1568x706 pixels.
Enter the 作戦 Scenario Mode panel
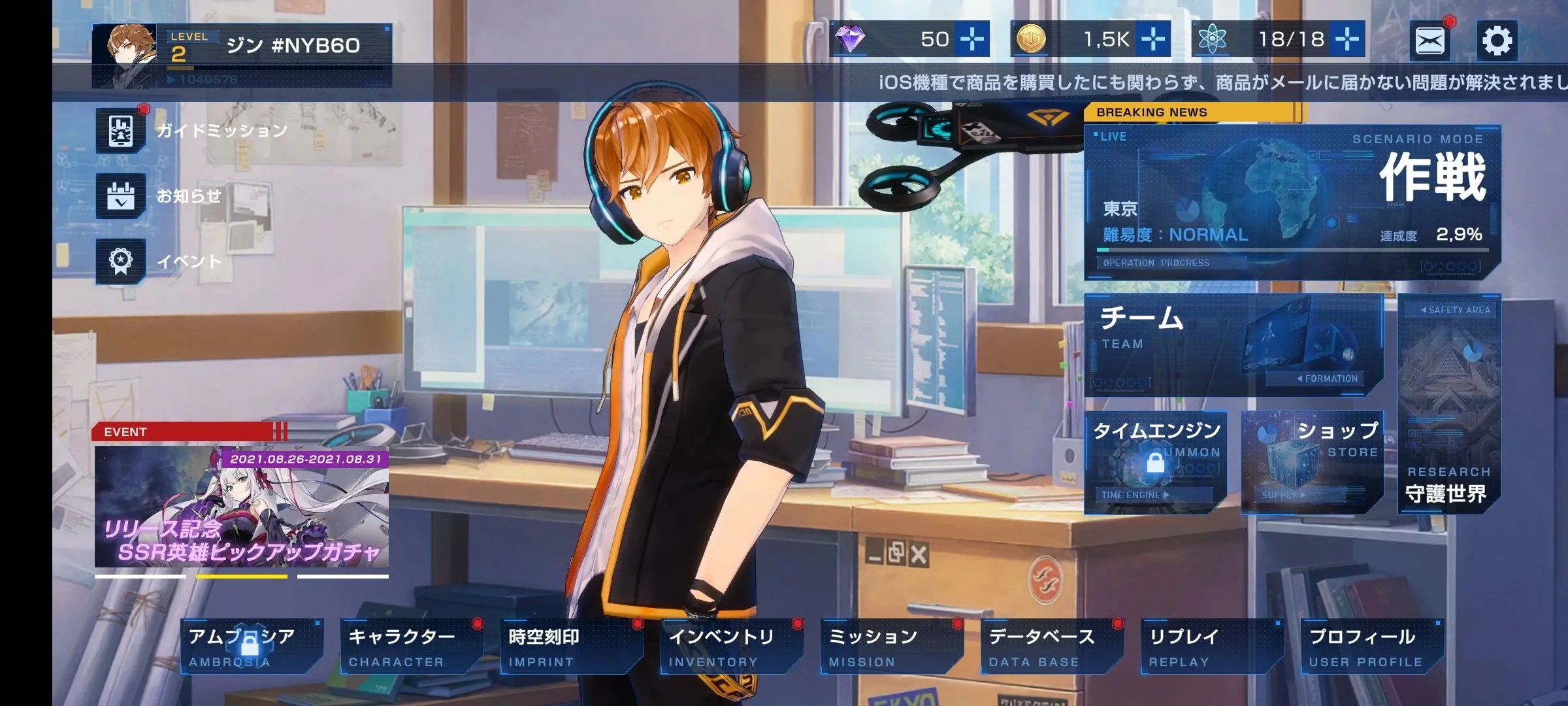(x=1292, y=203)
